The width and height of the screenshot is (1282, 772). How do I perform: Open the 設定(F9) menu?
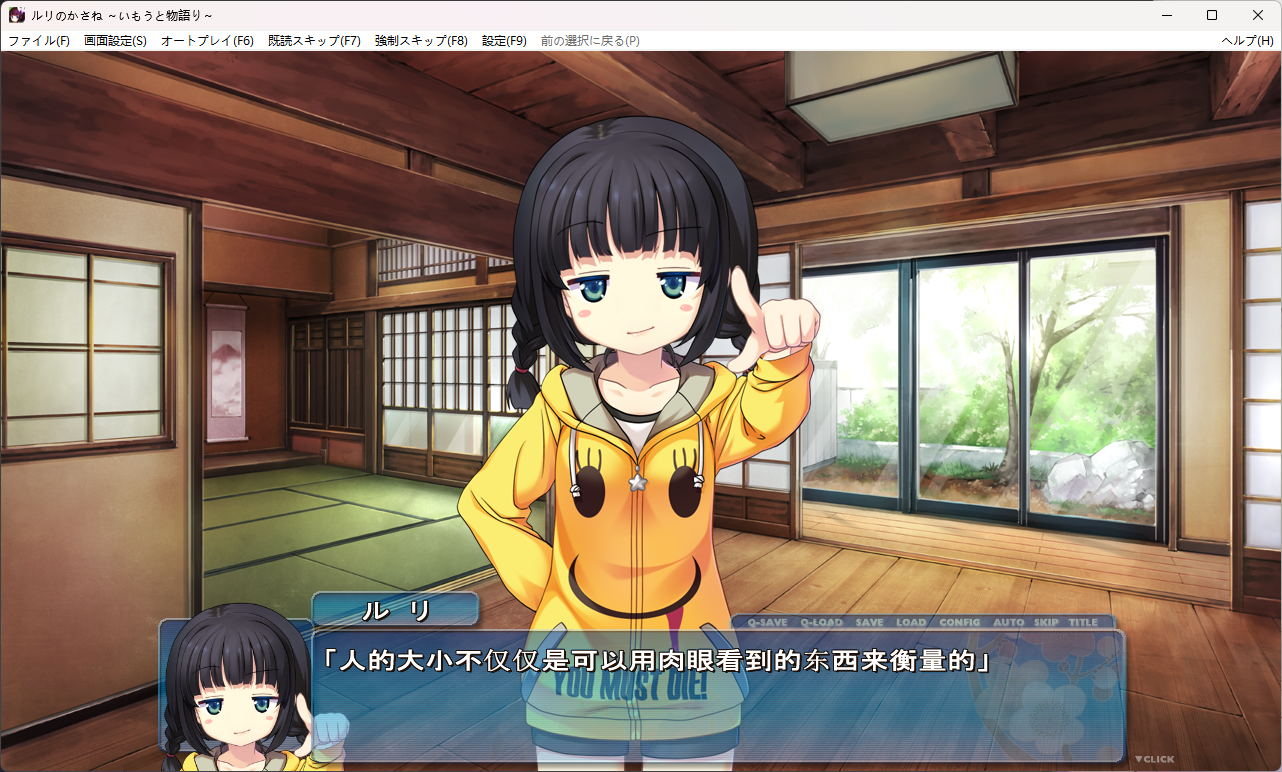(x=504, y=41)
